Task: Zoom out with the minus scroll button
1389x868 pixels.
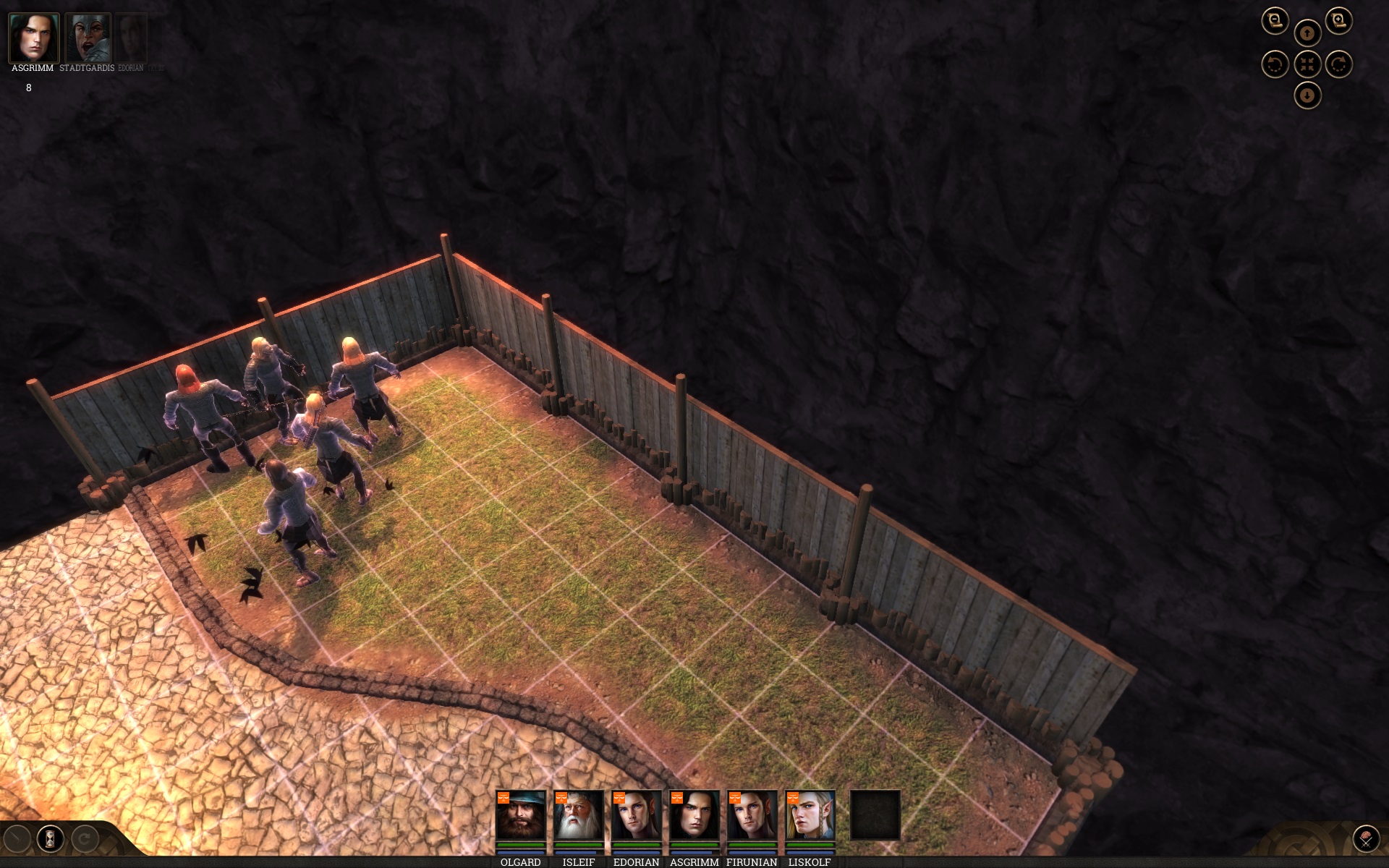Action: click(x=1275, y=21)
